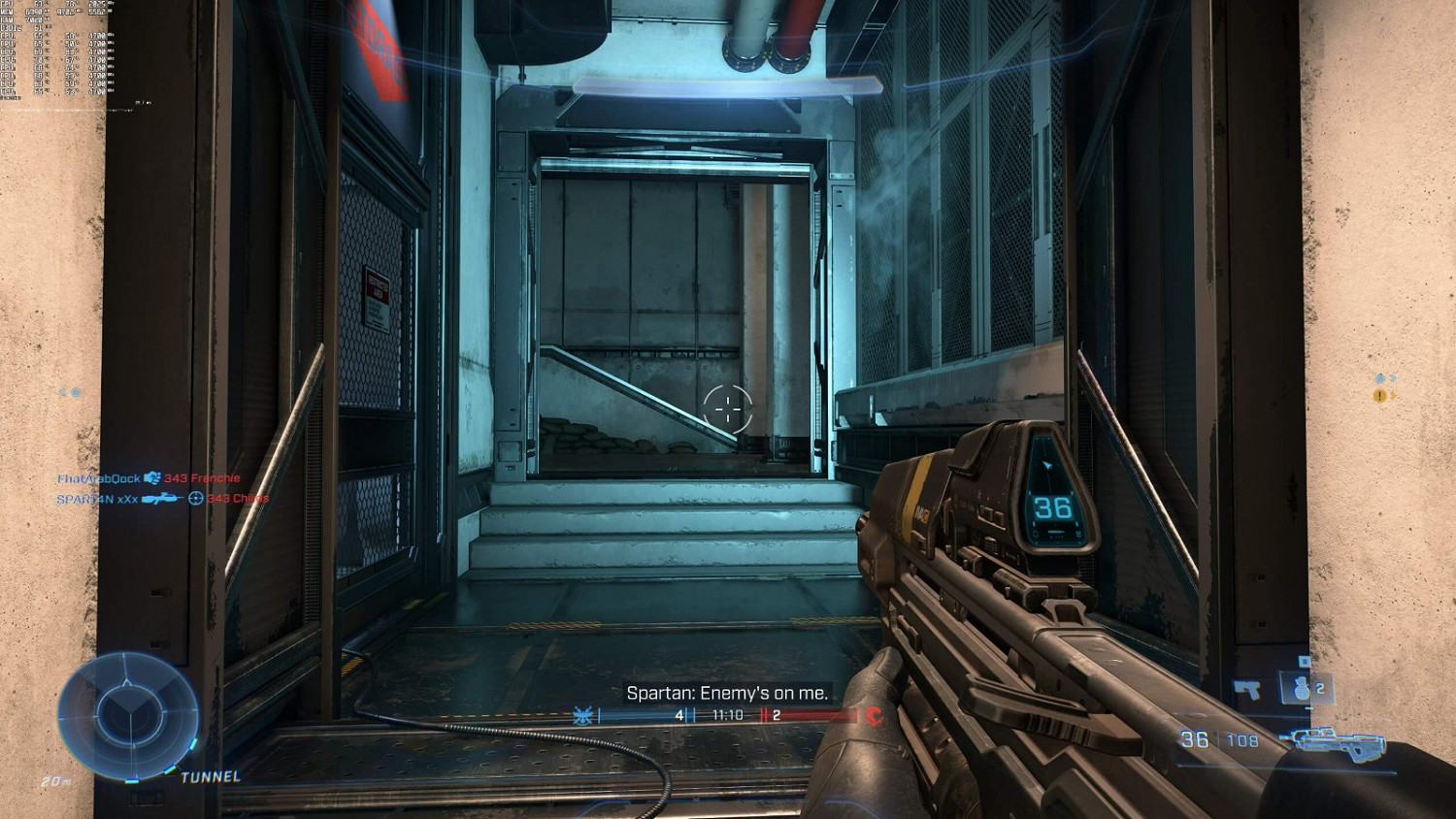The height and width of the screenshot is (819, 1456).
Task: Click the grenade indicator above the equipment slot
Action: click(1306, 662)
